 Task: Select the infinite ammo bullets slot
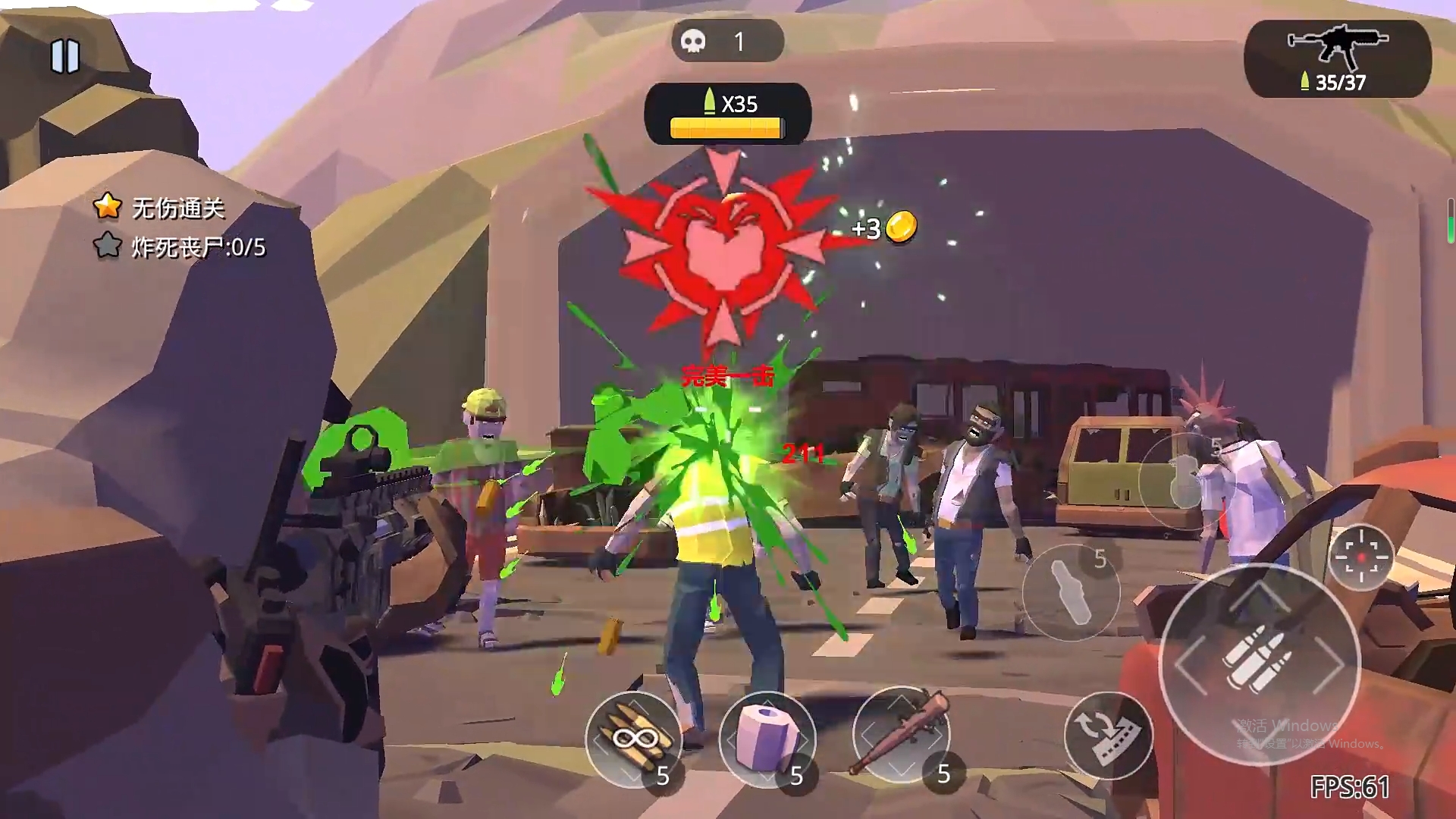(x=633, y=738)
